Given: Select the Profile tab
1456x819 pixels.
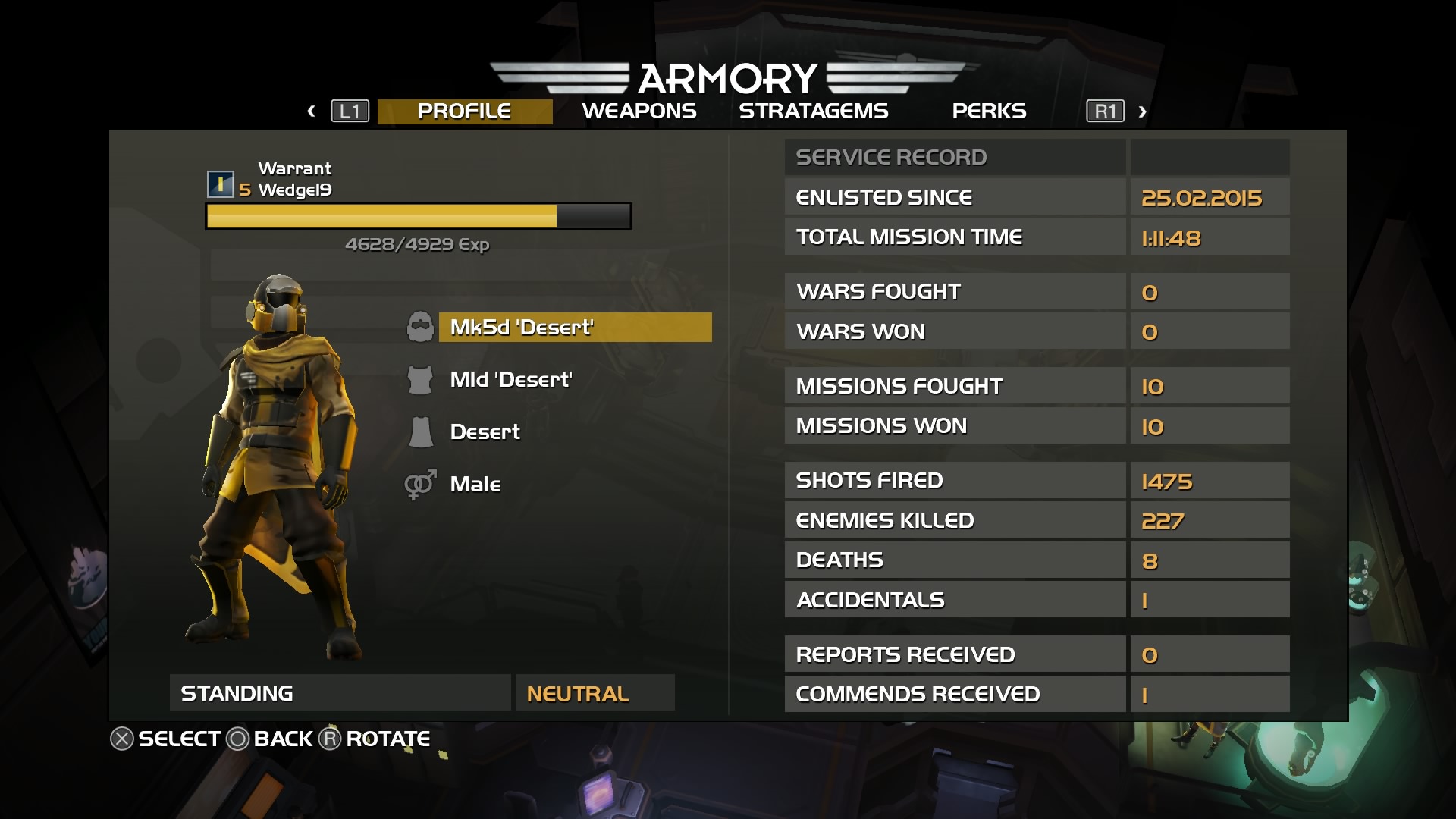Looking at the screenshot, I should (x=464, y=111).
